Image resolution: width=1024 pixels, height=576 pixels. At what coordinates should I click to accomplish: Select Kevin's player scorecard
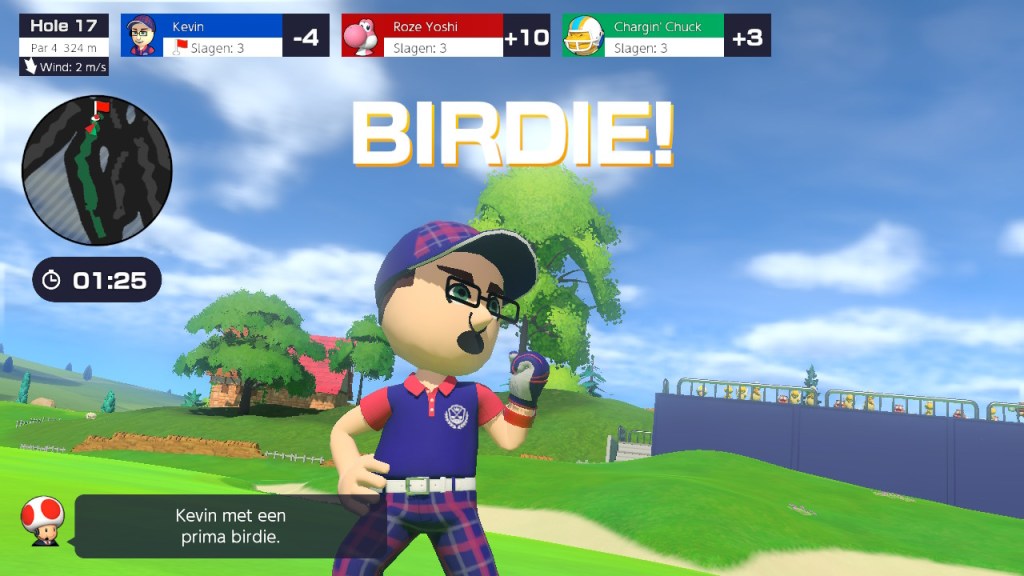[225, 36]
